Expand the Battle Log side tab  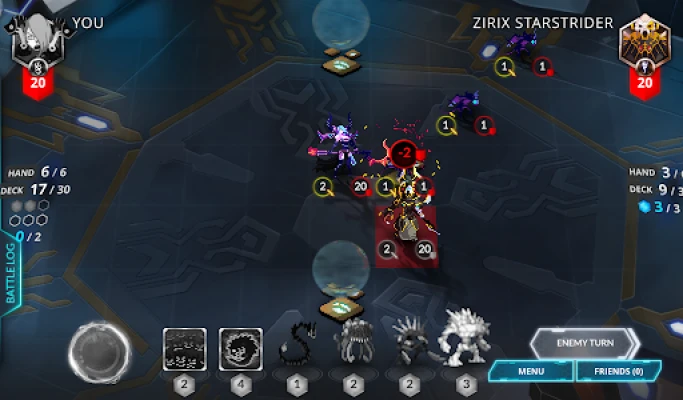[12, 271]
